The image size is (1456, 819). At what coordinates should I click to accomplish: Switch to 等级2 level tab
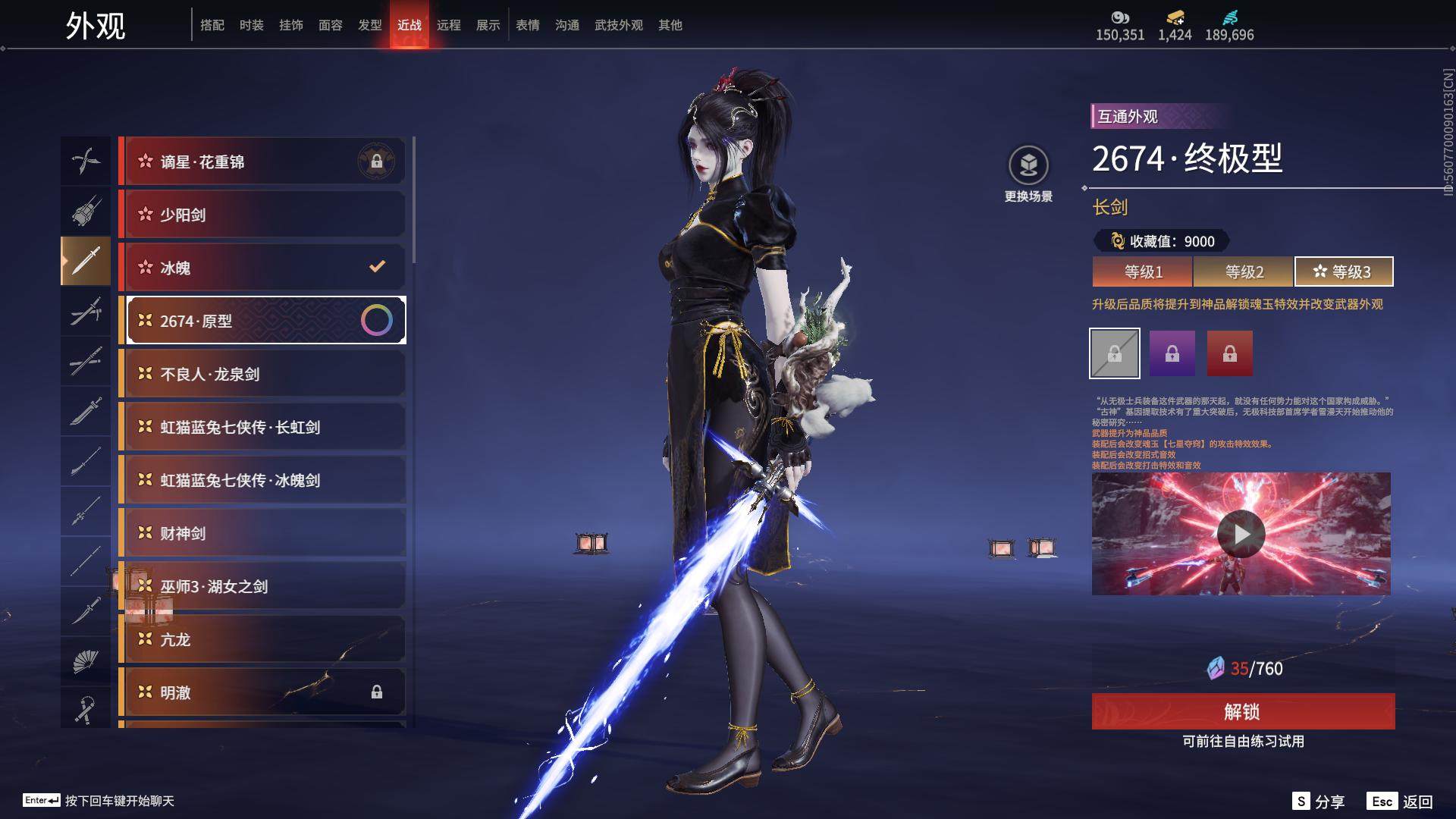(1244, 271)
